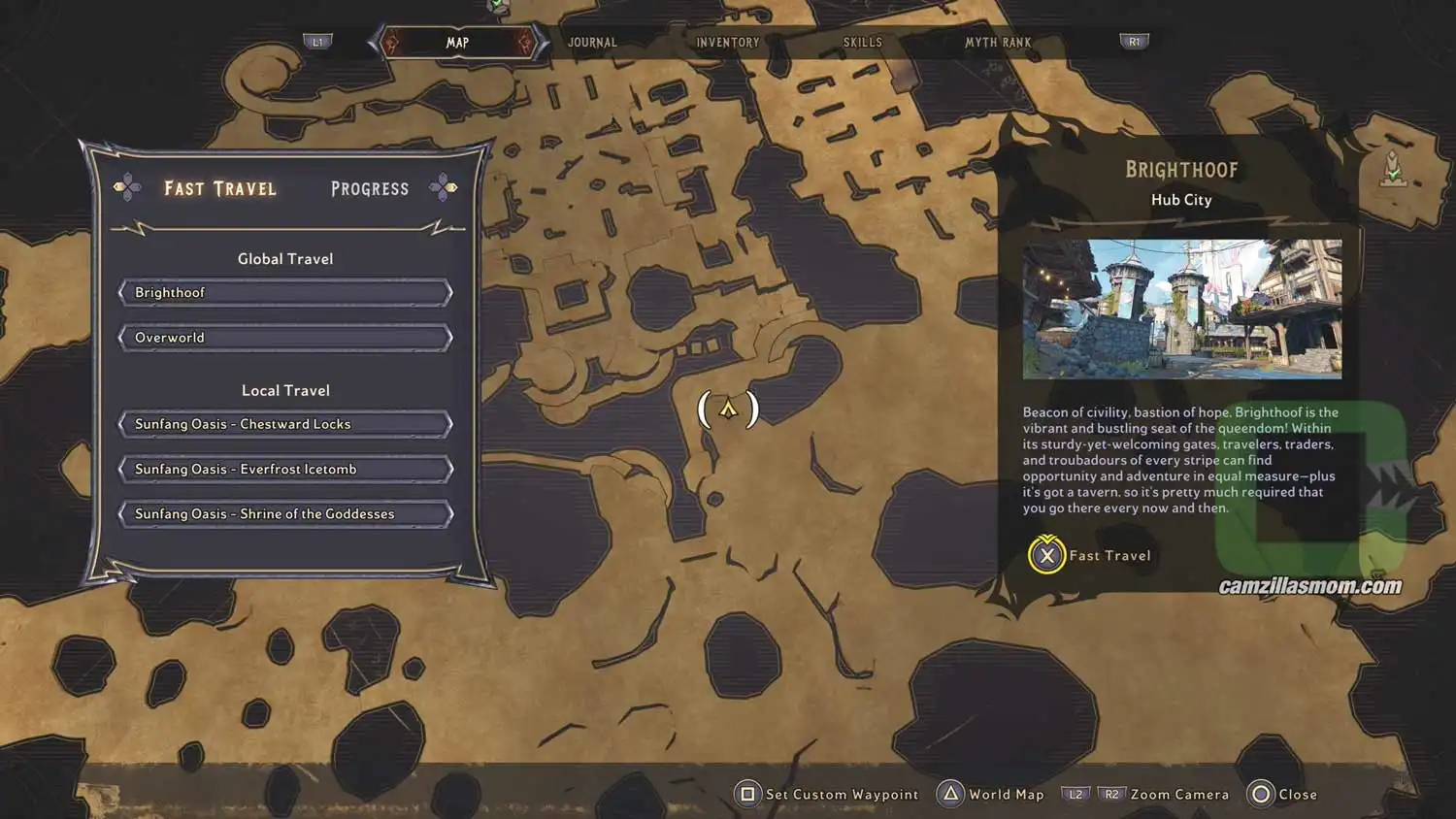1456x819 pixels.
Task: Switch to the Journal tab
Action: (592, 42)
